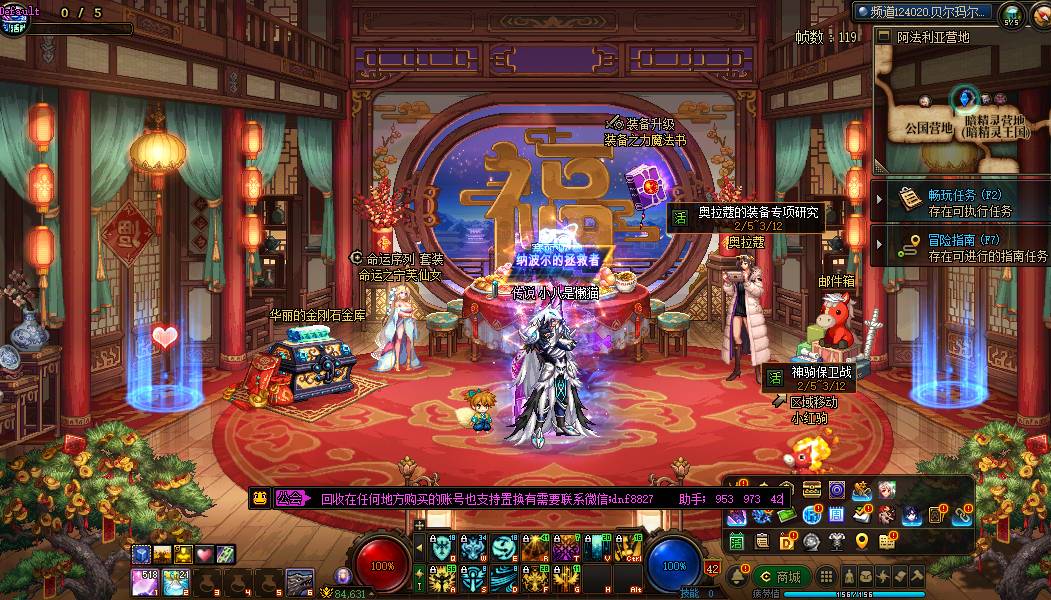Use the second quick slot item with 21 count
Image resolution: width=1051 pixels, height=600 pixels.
click(176, 580)
